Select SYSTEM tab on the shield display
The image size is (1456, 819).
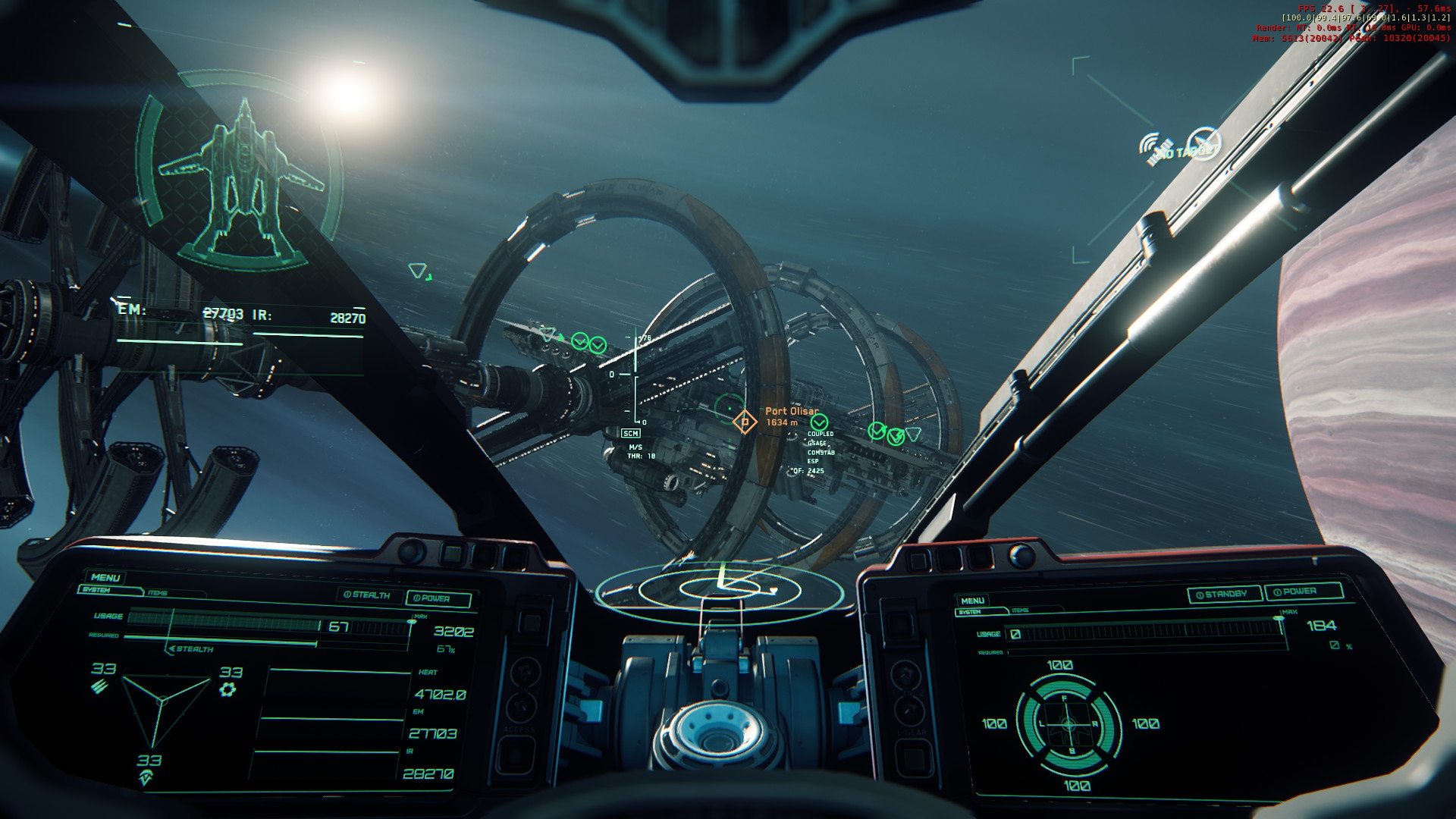click(x=970, y=612)
